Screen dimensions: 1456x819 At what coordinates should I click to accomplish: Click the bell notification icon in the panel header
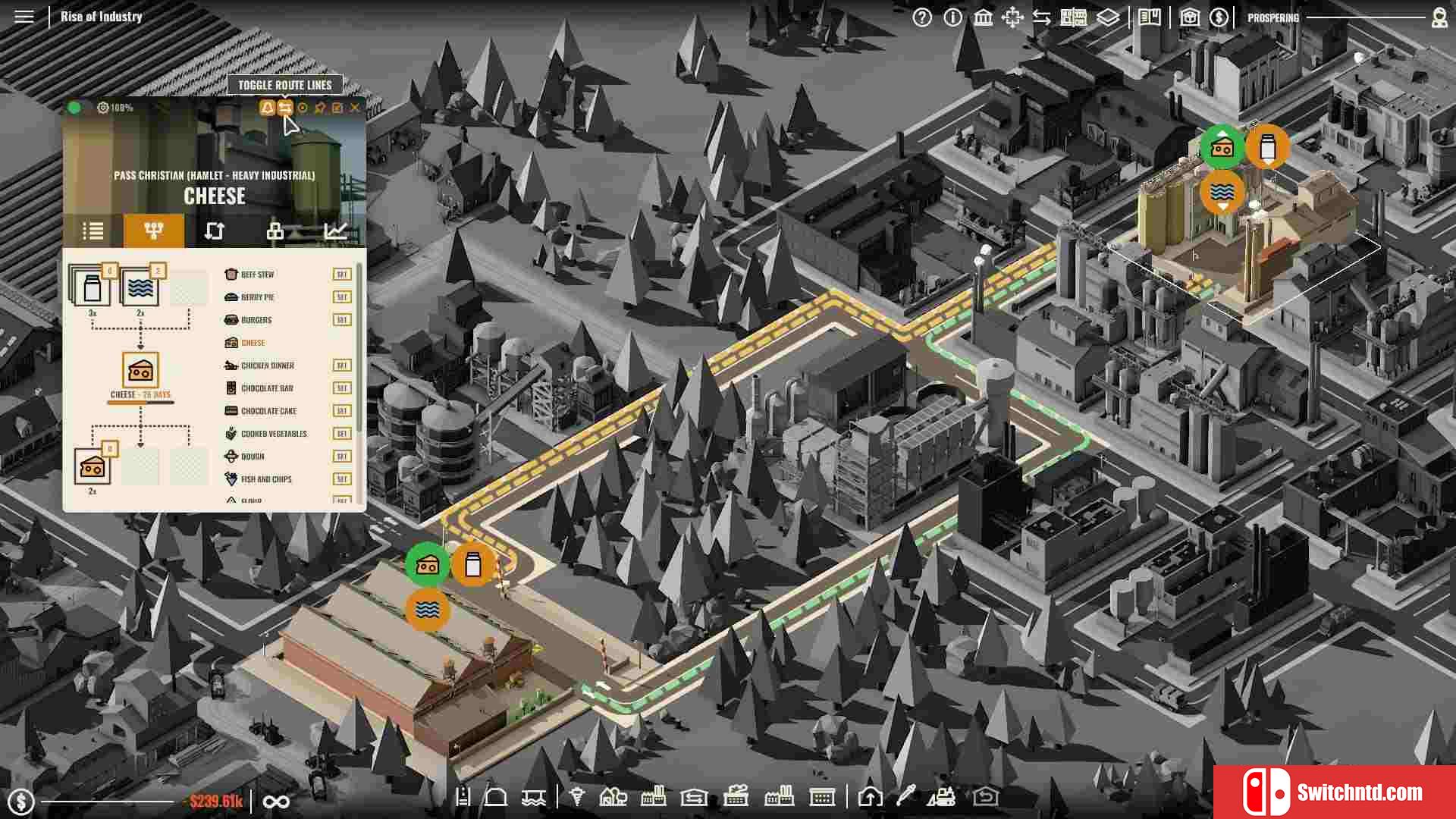click(x=267, y=108)
